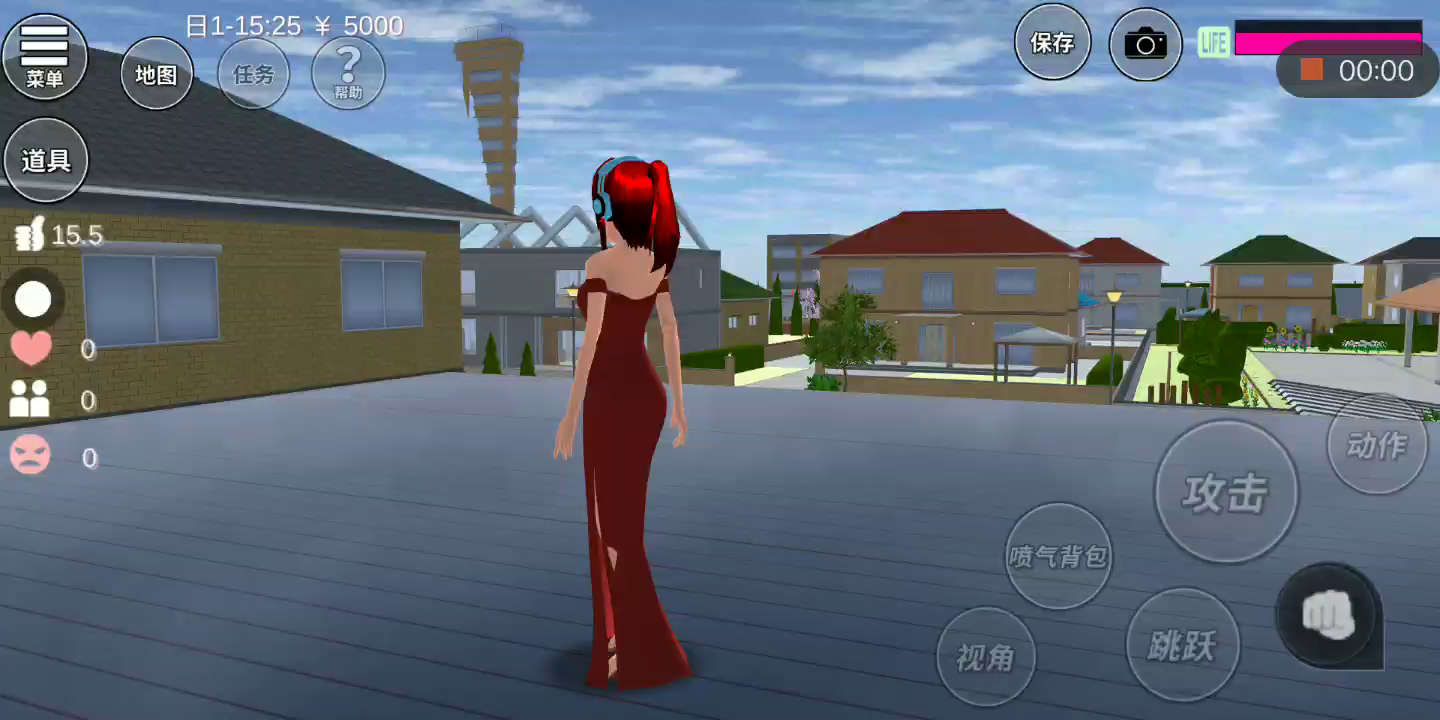The image size is (1440, 720).
Task: Open the 菜单 hamburger menu
Action: [44, 55]
